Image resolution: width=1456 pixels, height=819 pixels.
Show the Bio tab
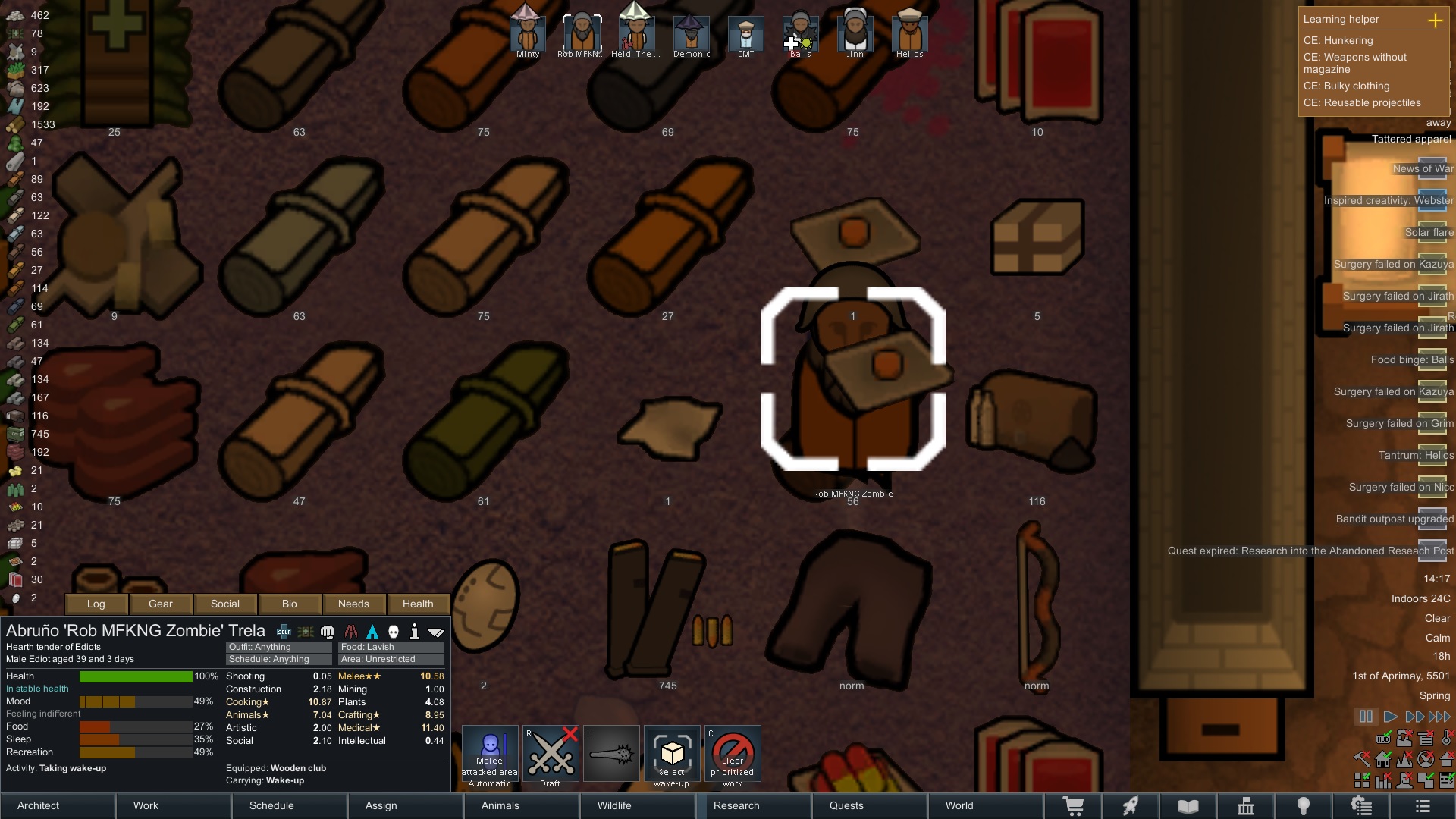pyautogui.click(x=290, y=604)
